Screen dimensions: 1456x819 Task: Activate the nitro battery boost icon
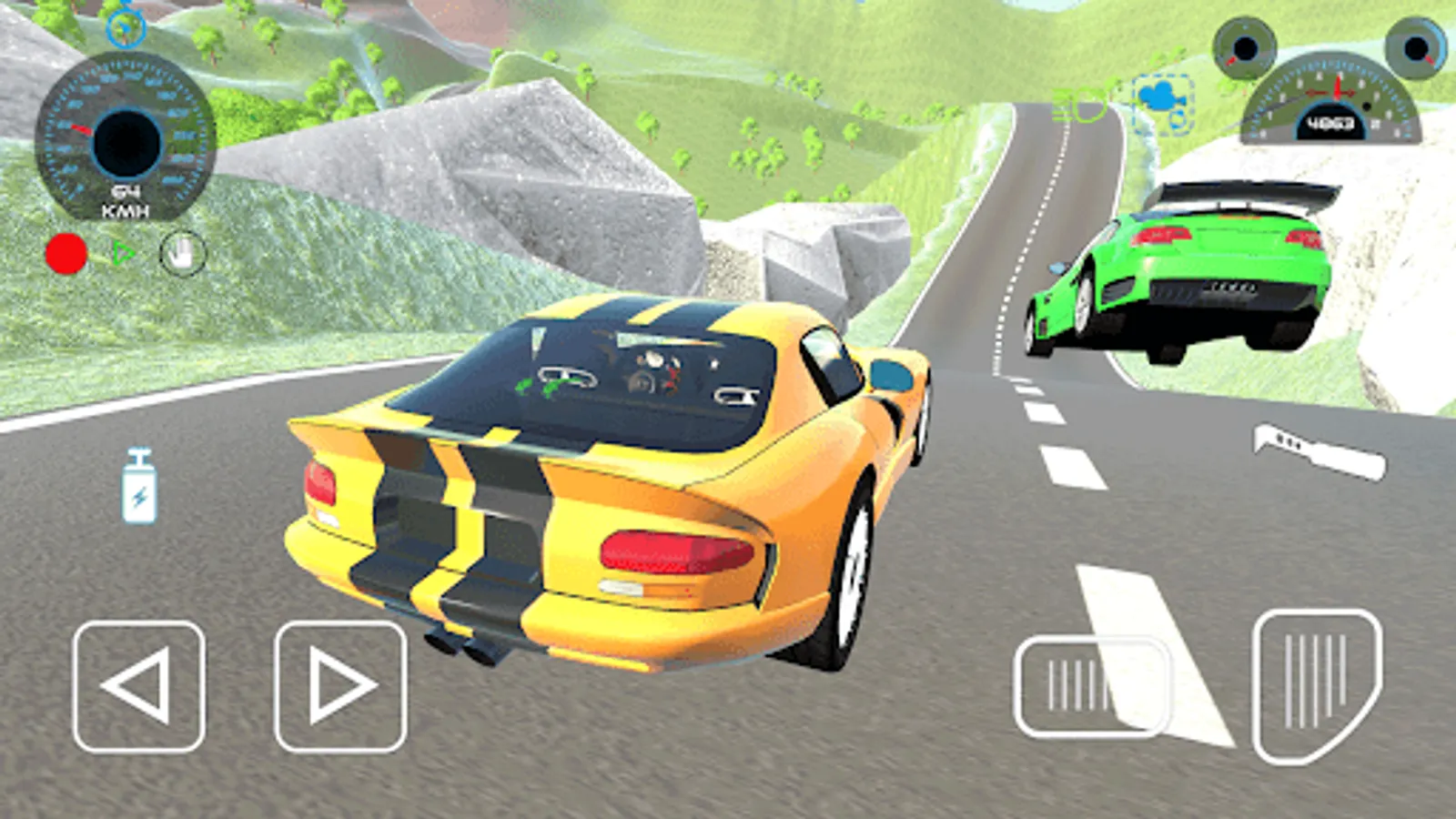(136, 482)
